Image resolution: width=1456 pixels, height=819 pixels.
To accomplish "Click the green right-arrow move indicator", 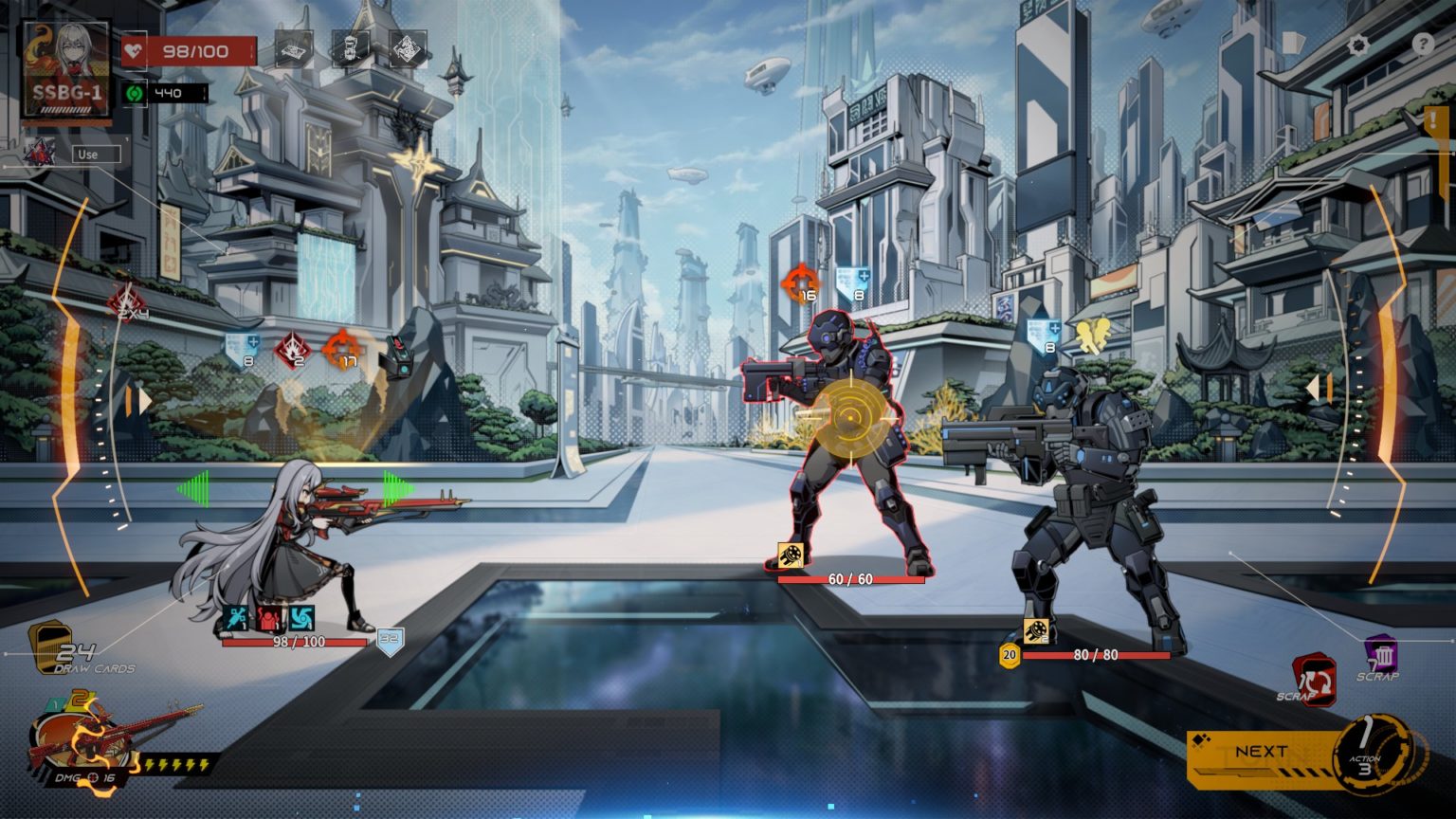I will pos(398,487).
